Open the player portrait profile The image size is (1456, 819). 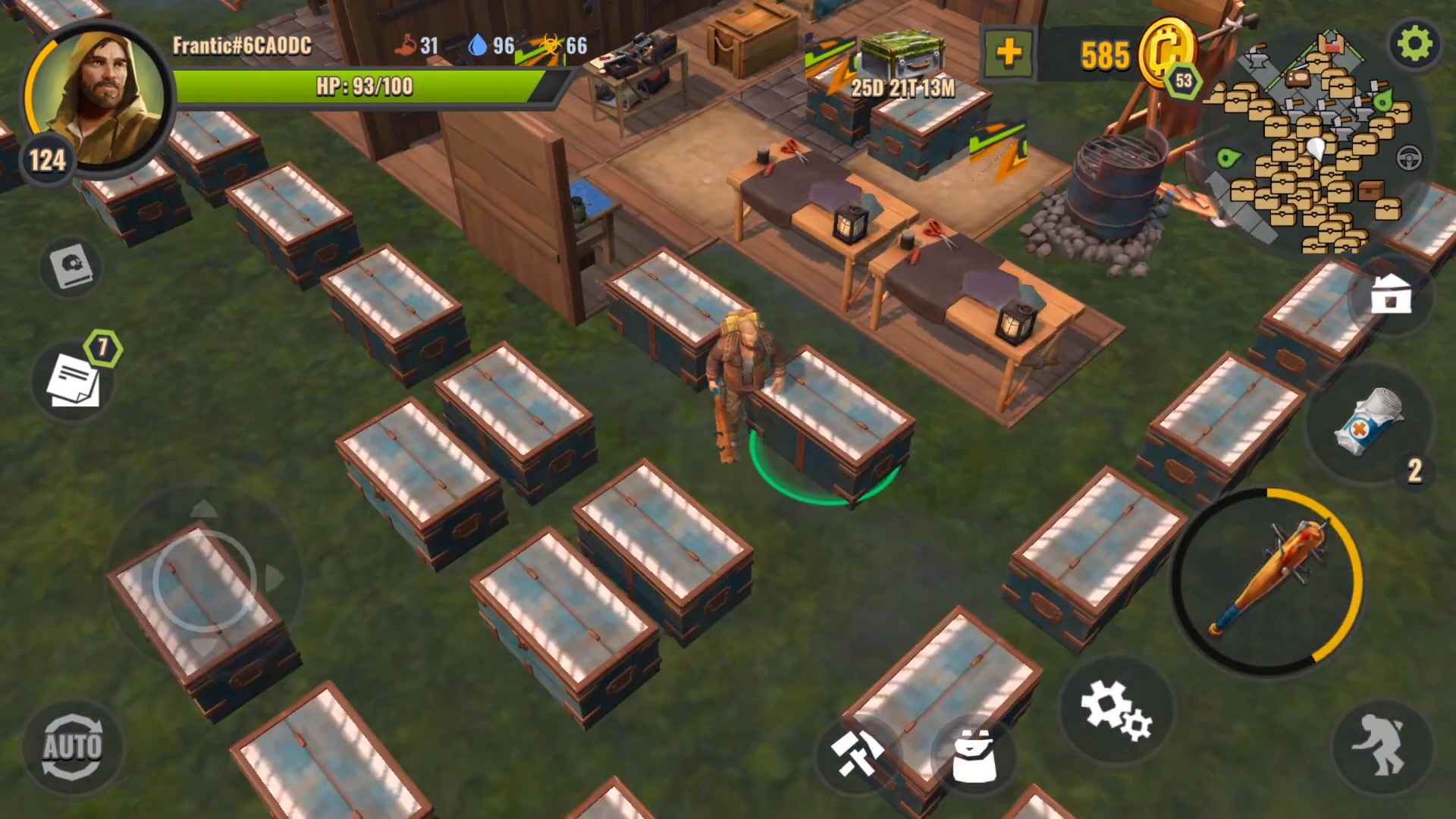(97, 97)
